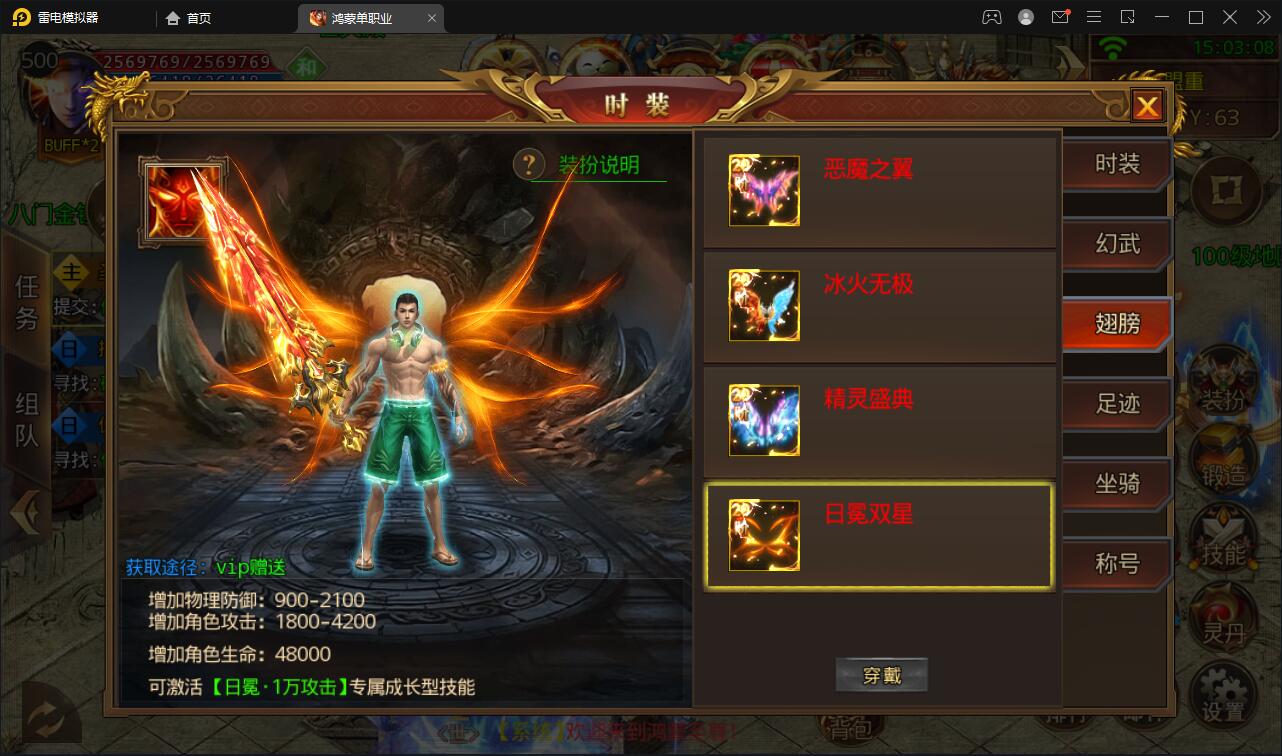Viewport: 1282px width, 756px height.
Task: Select the 翅膀 wings tab
Action: coord(1116,325)
